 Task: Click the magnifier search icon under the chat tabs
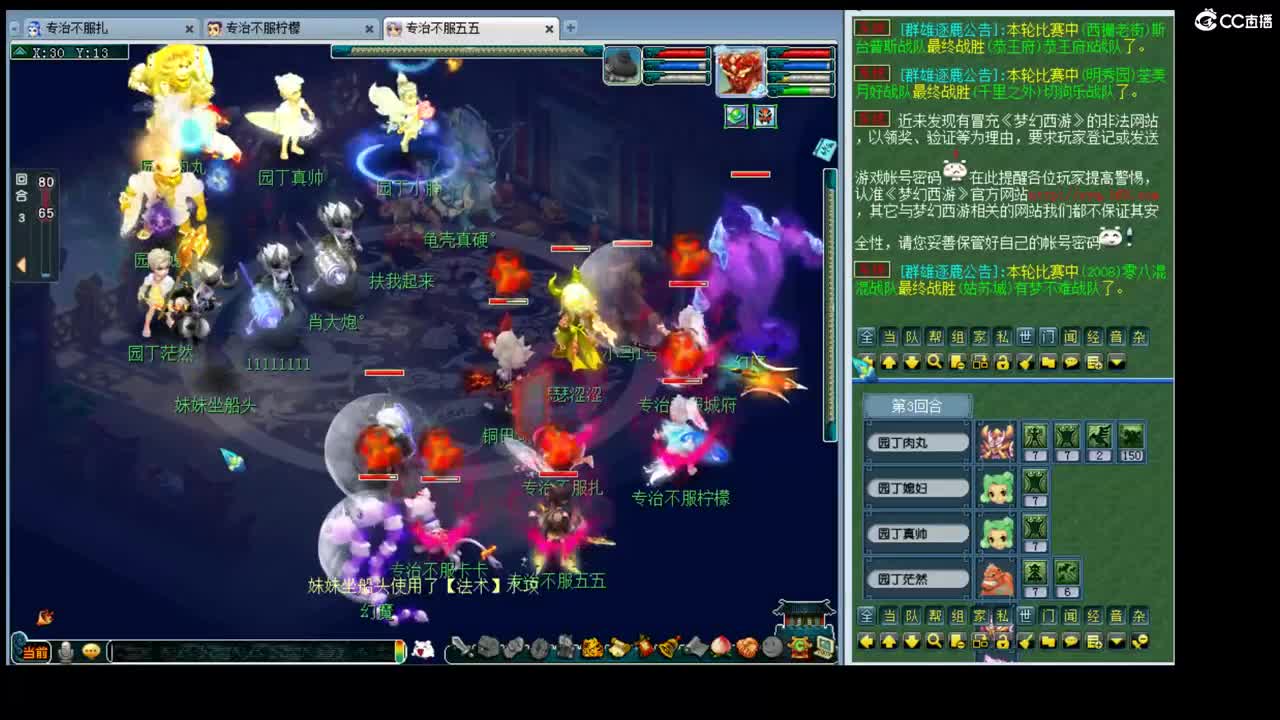pyautogui.click(x=935, y=362)
